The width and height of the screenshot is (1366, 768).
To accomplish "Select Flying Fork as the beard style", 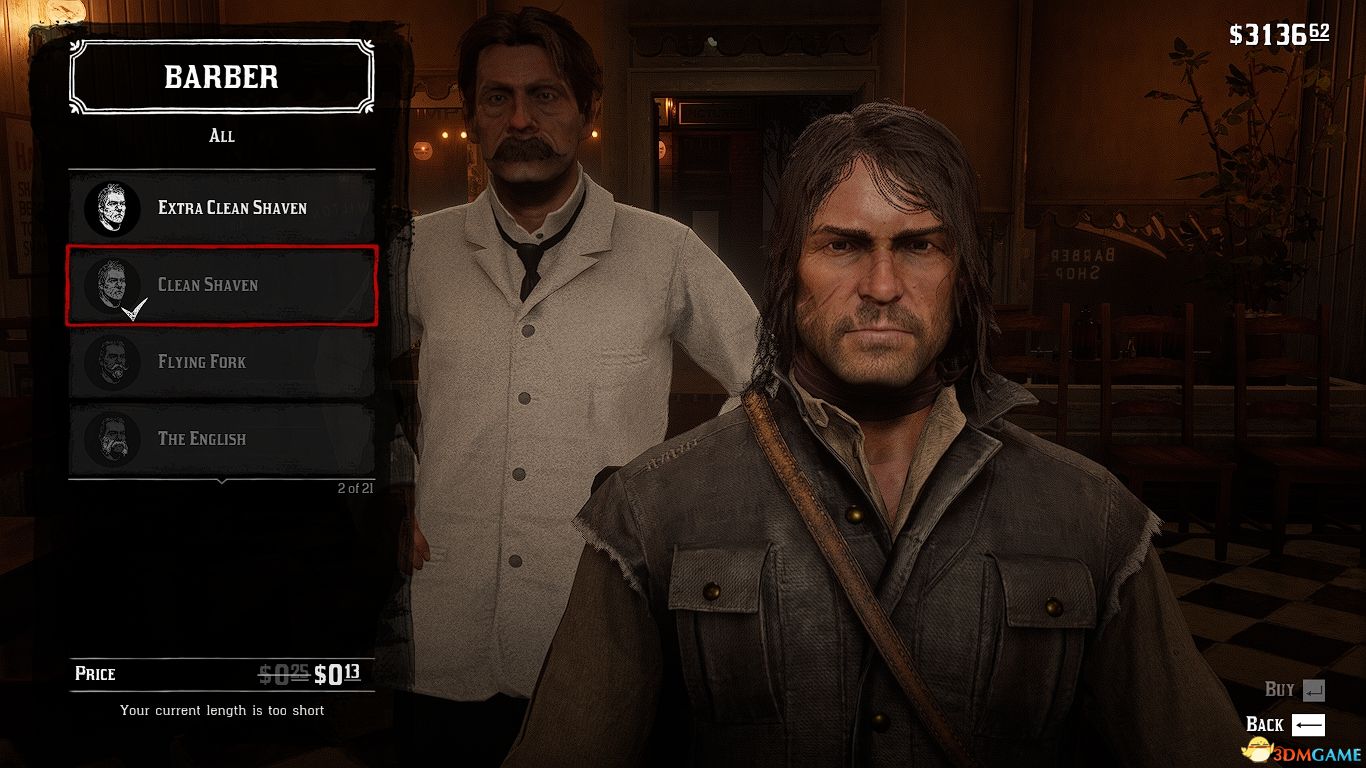I will click(x=220, y=362).
